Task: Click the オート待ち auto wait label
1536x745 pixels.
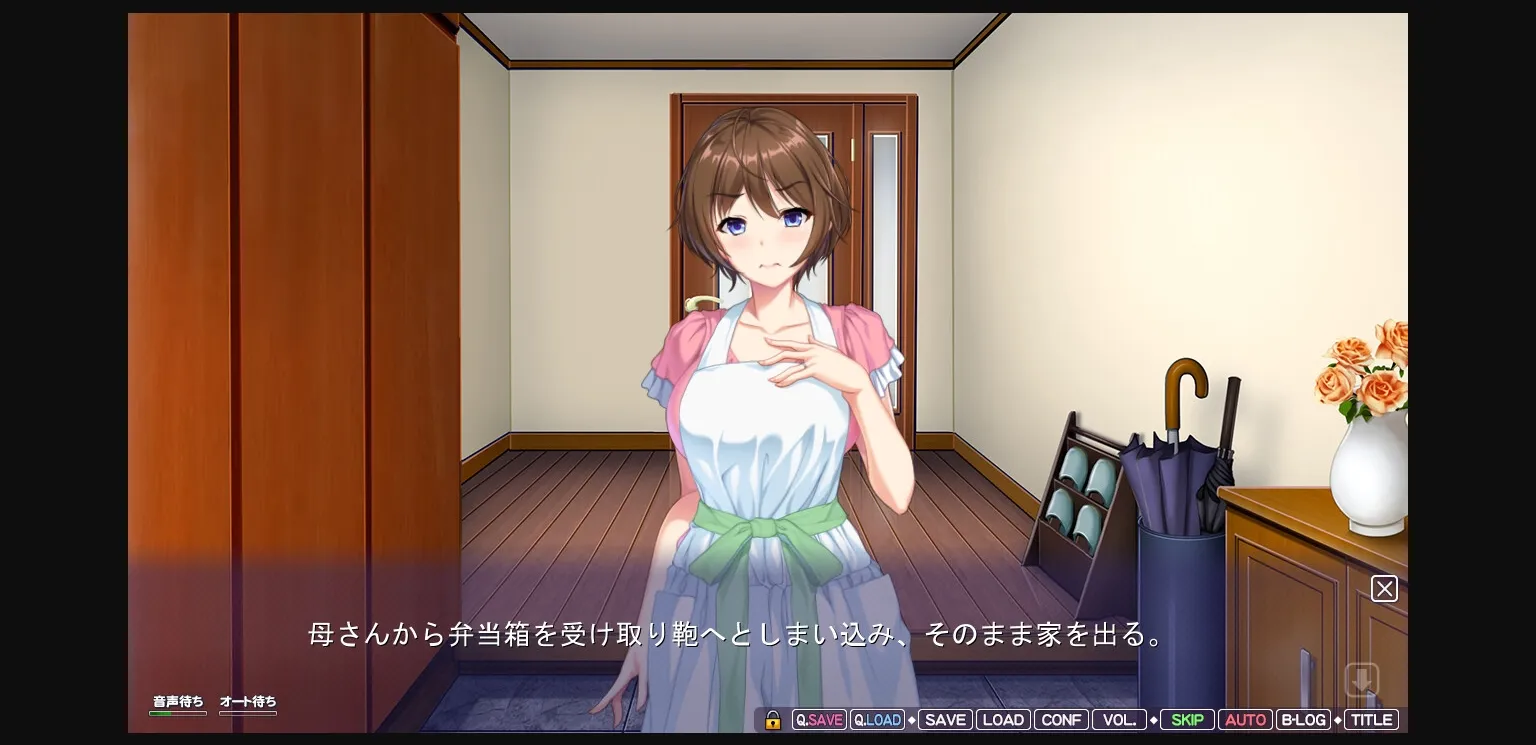Action: [248, 701]
